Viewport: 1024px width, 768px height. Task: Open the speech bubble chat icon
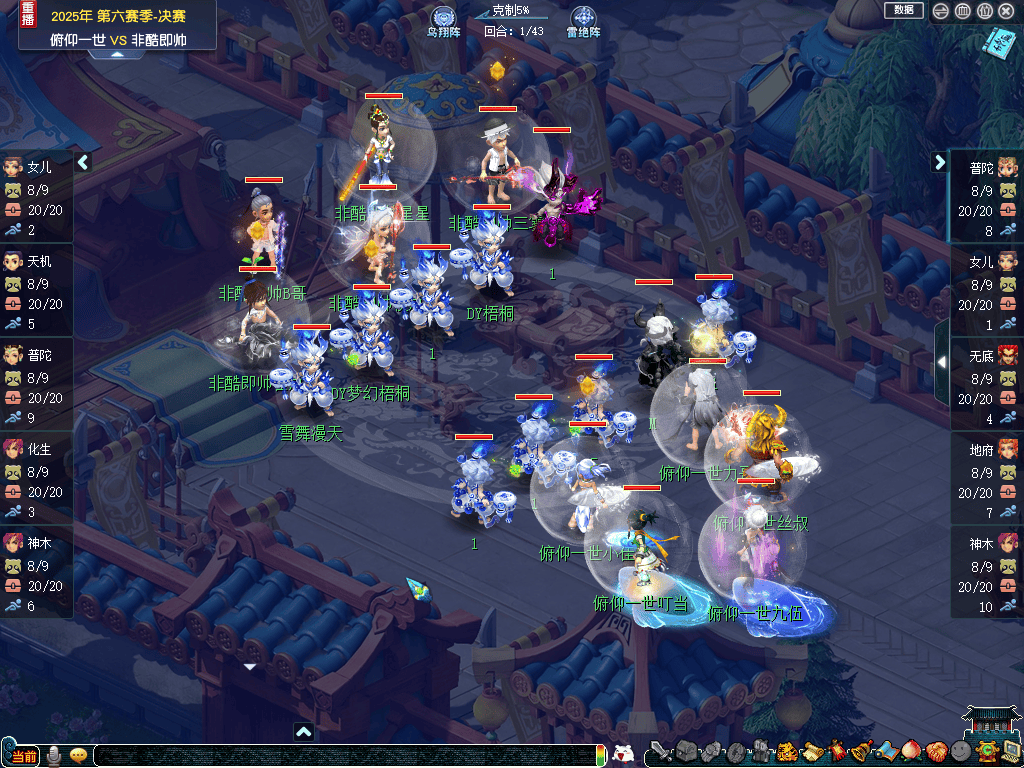pos(78,755)
